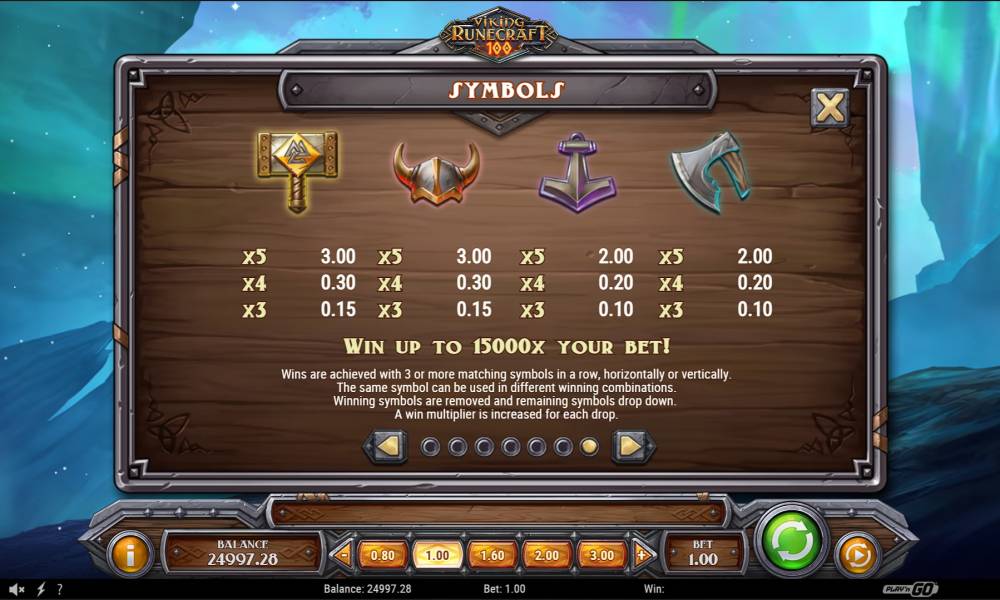Jump to the first paytable page dot
Image resolution: width=1000 pixels, height=600 pixels.
point(430,446)
